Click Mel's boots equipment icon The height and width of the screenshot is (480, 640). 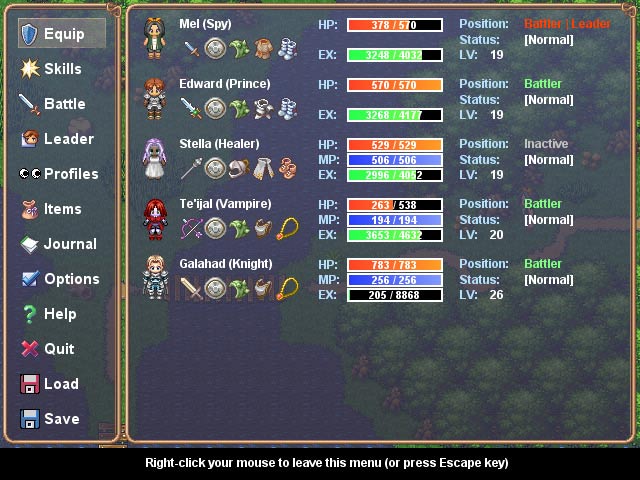(x=286, y=49)
